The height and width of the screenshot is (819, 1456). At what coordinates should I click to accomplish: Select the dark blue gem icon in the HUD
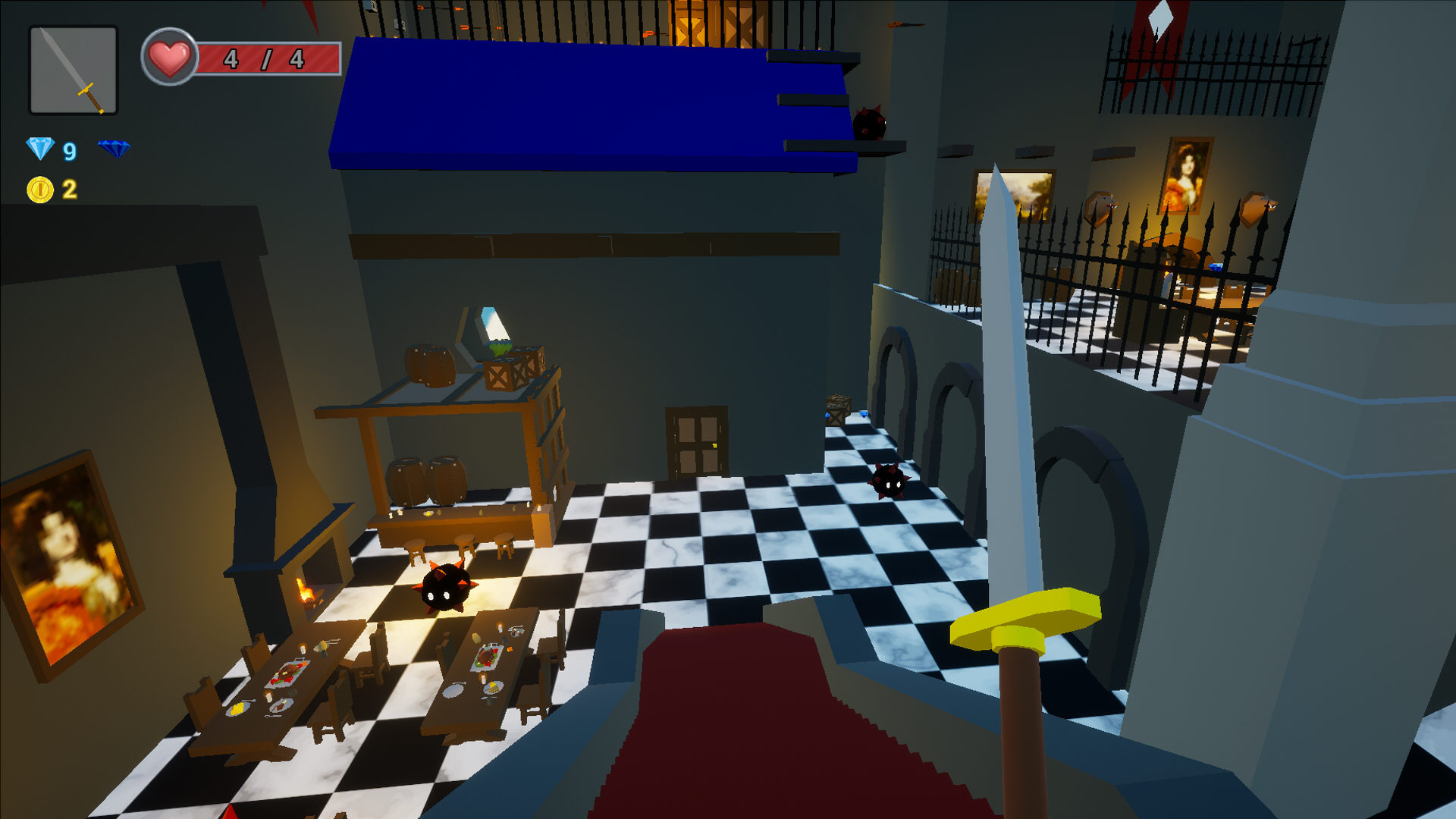pos(114,149)
